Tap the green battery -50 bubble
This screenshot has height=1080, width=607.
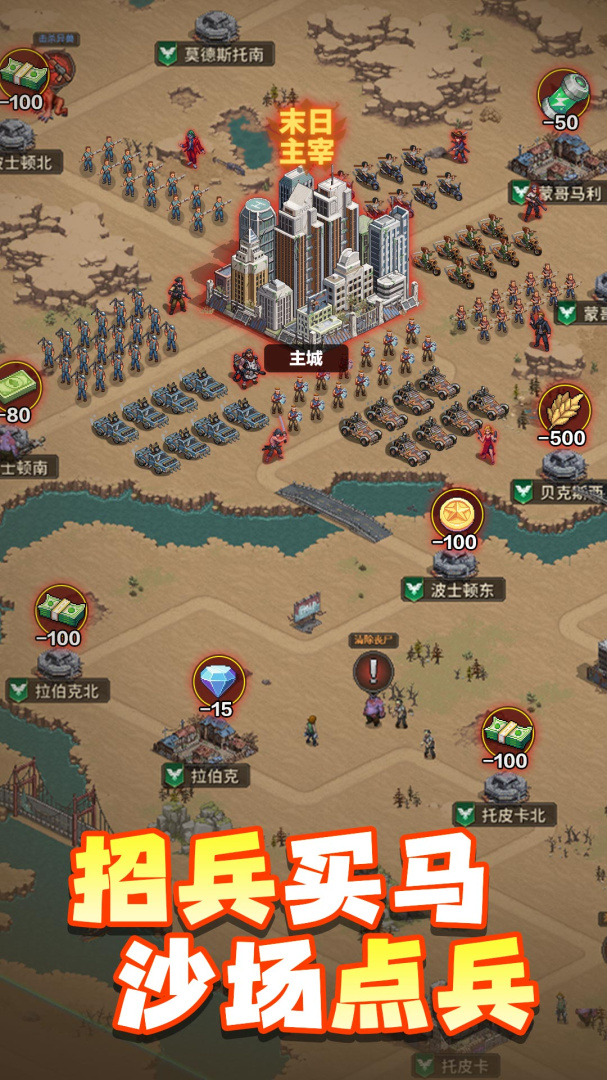(564, 95)
